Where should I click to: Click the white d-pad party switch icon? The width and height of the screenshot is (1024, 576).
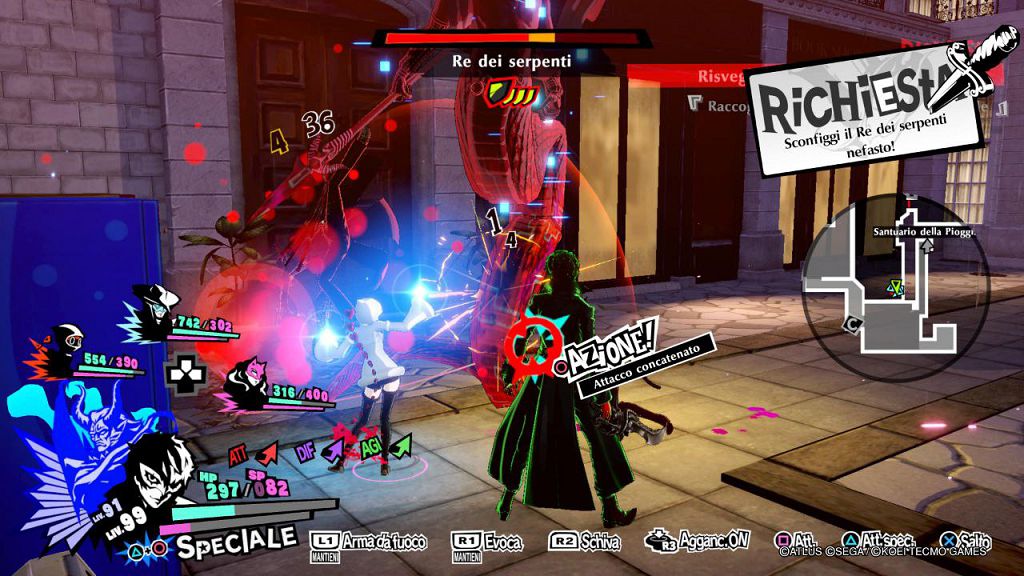184,372
